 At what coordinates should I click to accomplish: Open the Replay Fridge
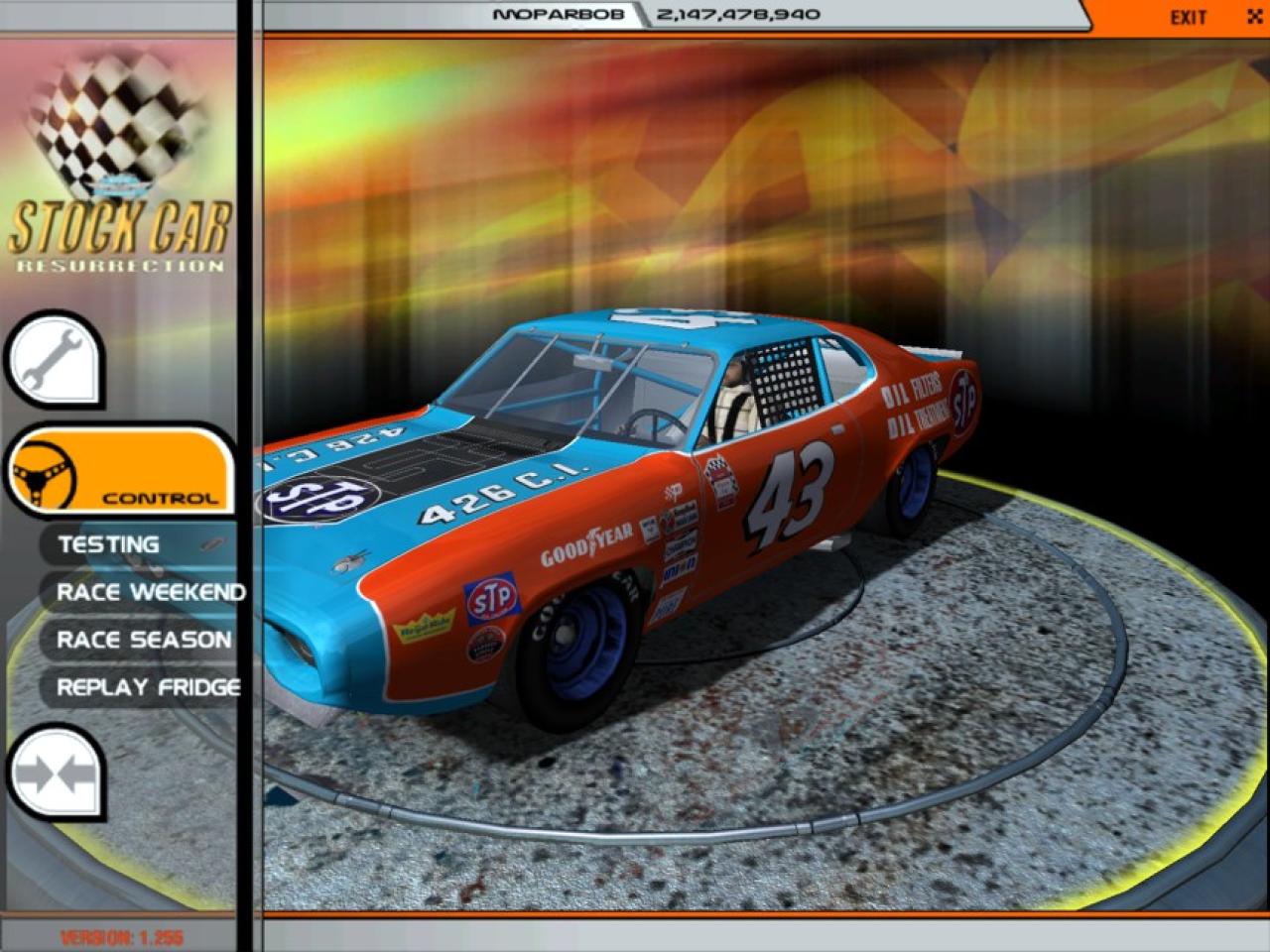[x=148, y=687]
